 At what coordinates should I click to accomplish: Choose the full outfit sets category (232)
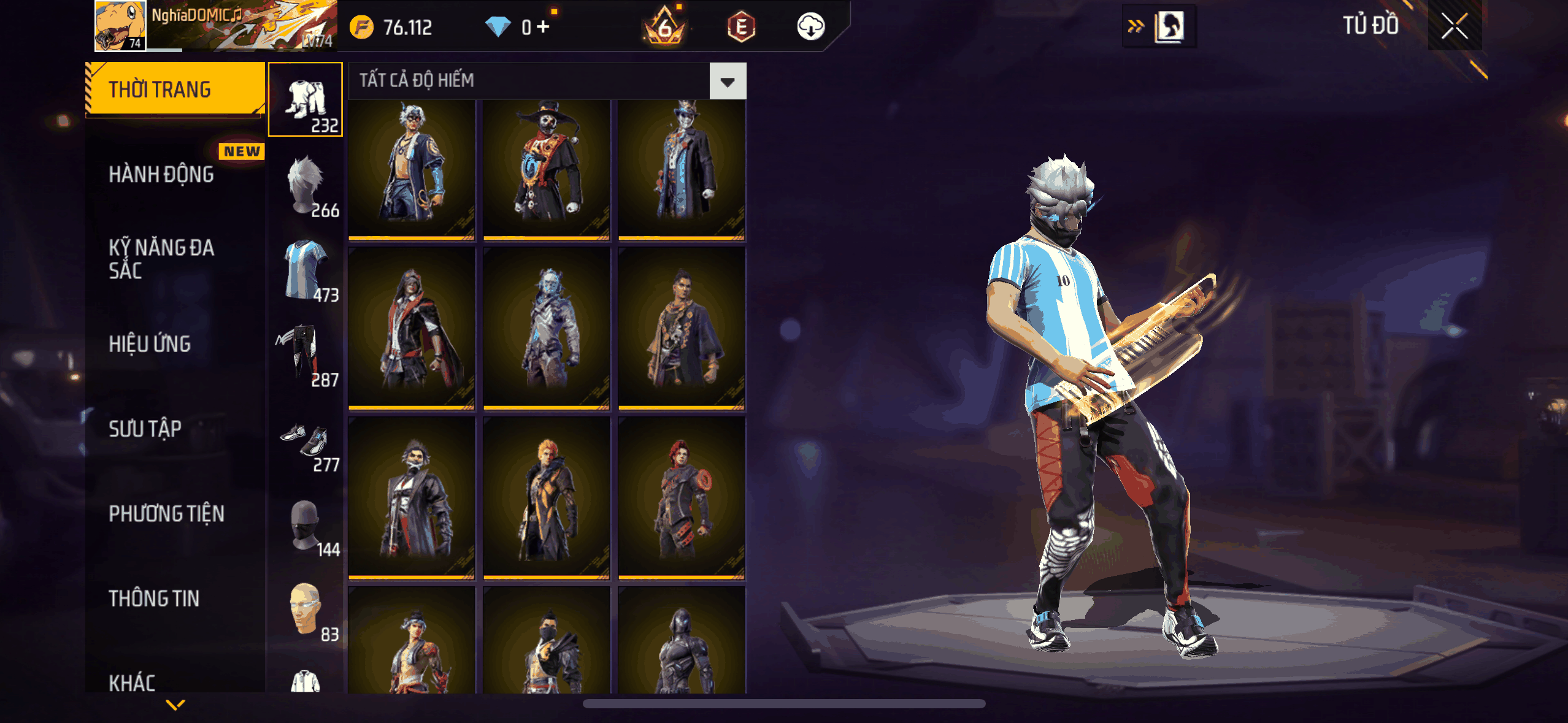click(x=306, y=99)
